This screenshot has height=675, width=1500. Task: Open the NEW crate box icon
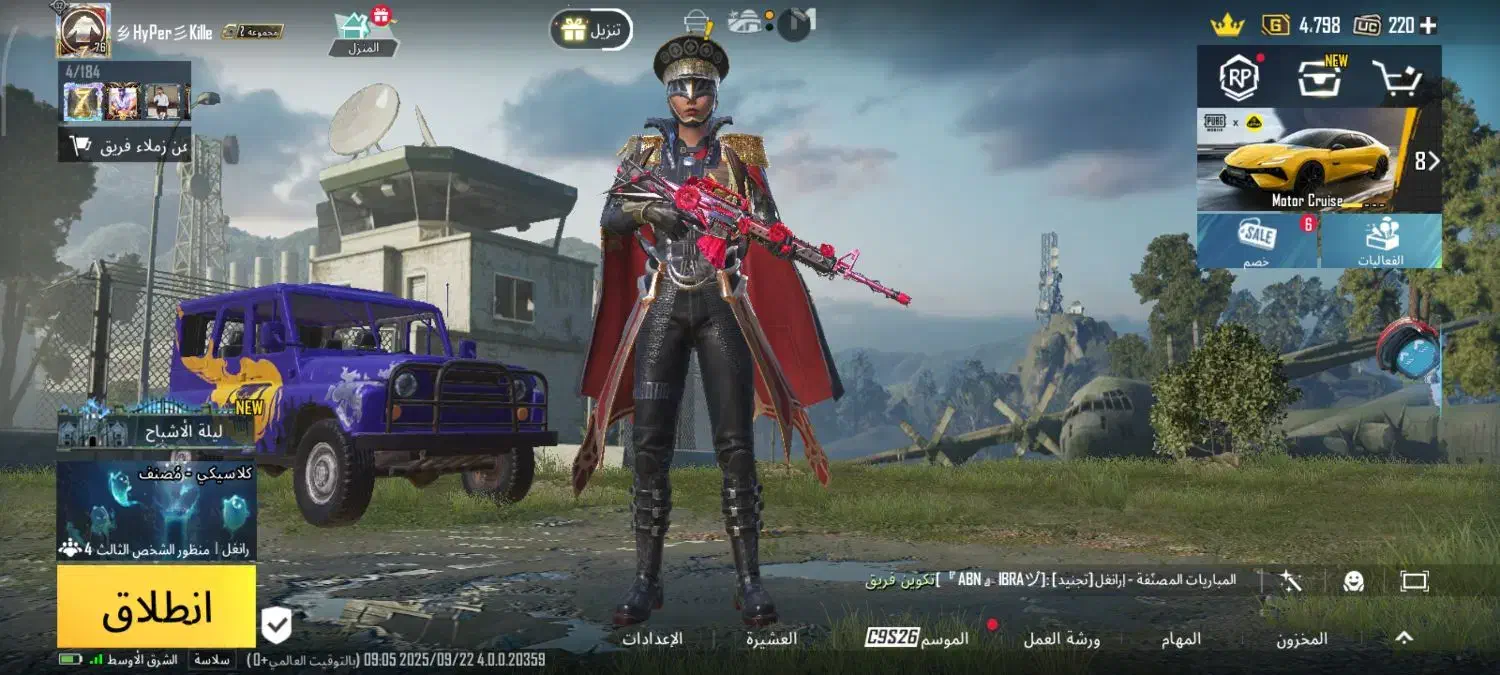1320,78
